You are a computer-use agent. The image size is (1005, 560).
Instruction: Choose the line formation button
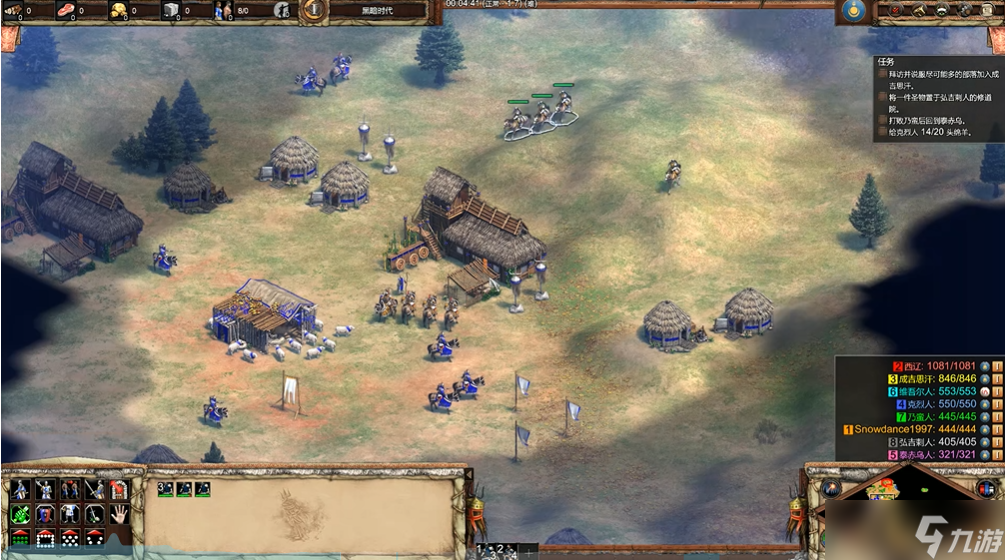click(20, 538)
